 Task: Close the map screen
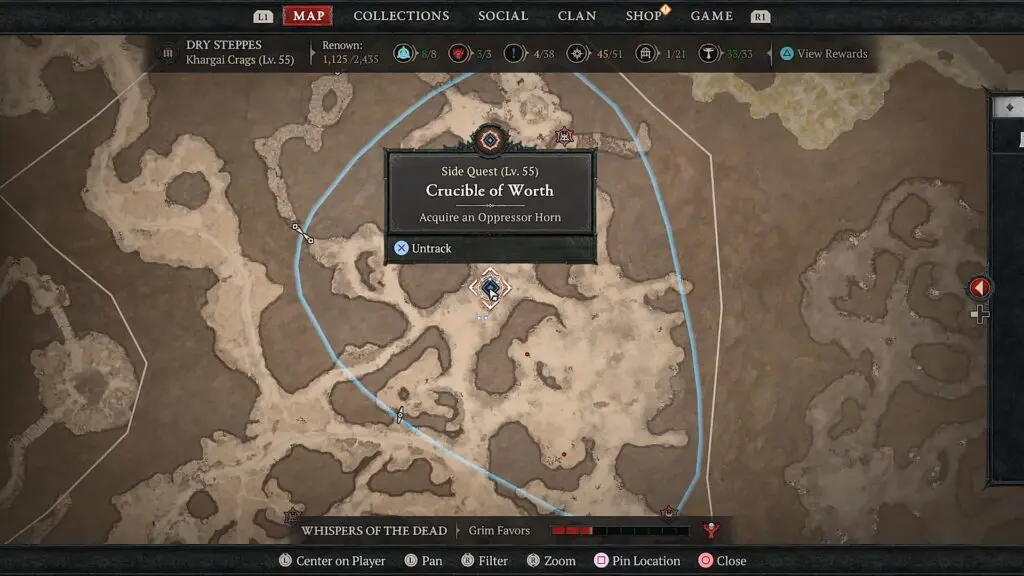pyautogui.click(x=722, y=561)
